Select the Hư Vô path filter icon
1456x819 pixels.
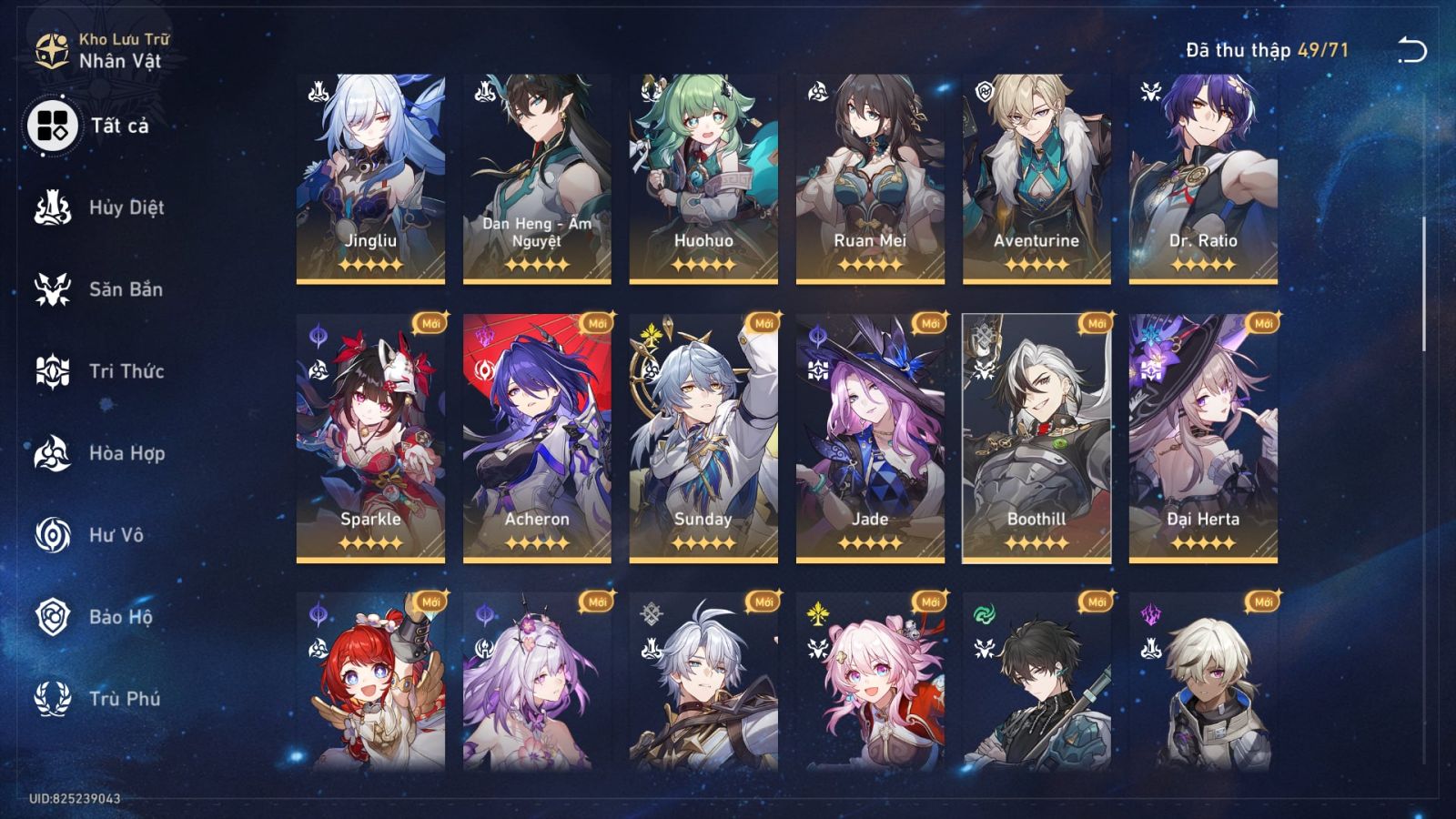click(x=52, y=535)
